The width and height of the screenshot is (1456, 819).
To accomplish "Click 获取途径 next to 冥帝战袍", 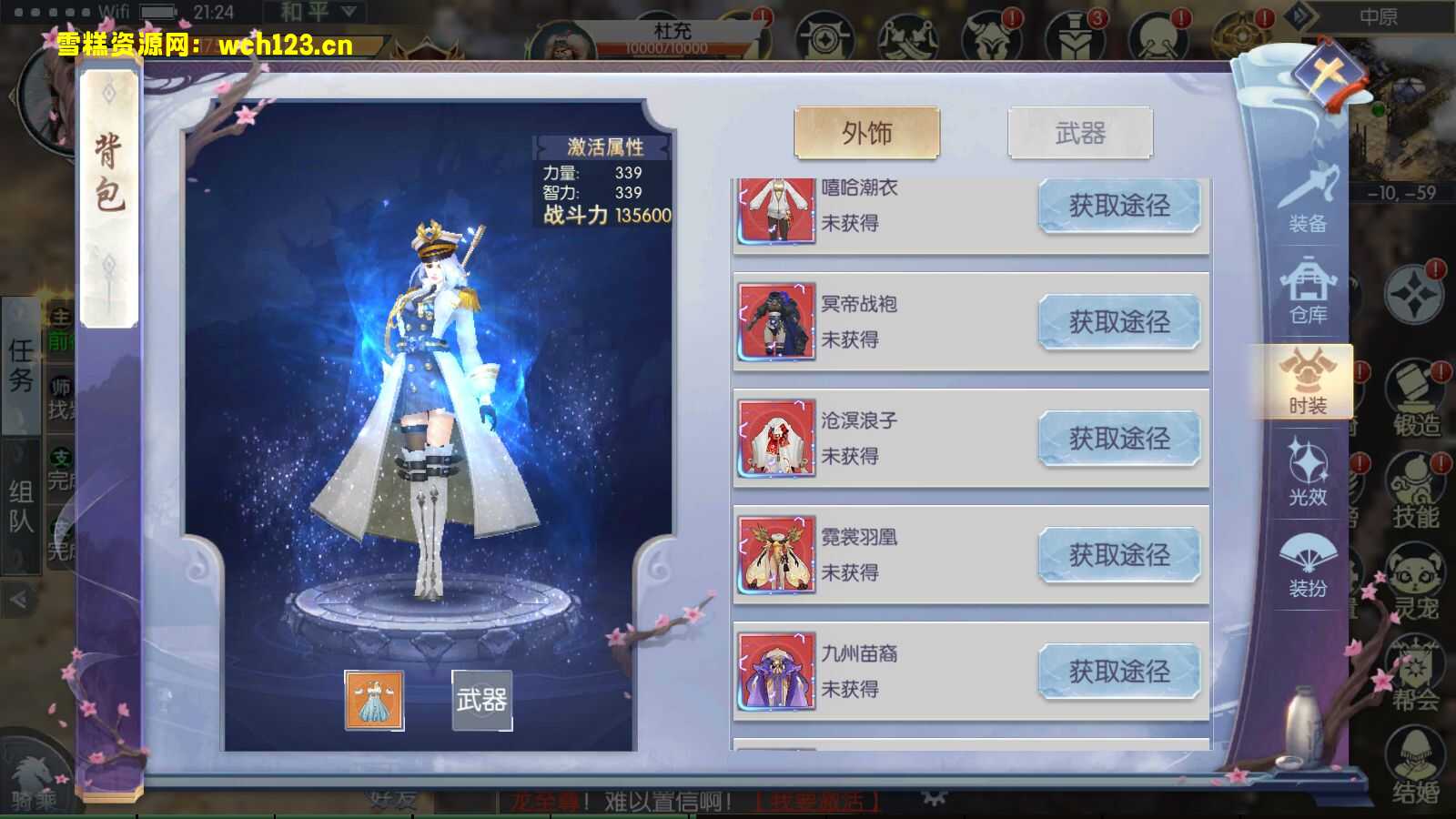I will [1119, 321].
